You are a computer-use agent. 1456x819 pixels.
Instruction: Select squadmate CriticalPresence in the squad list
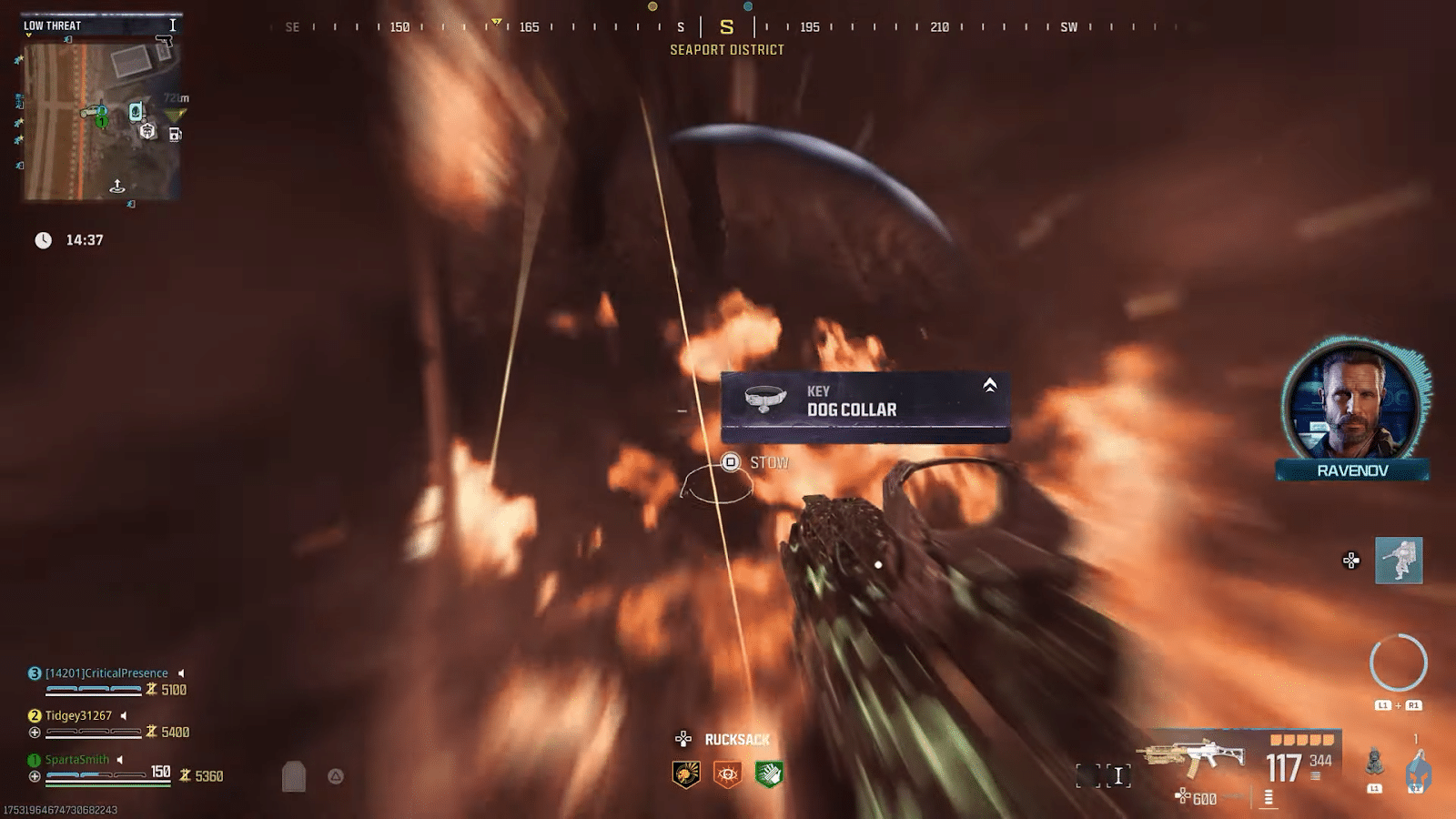tap(106, 673)
